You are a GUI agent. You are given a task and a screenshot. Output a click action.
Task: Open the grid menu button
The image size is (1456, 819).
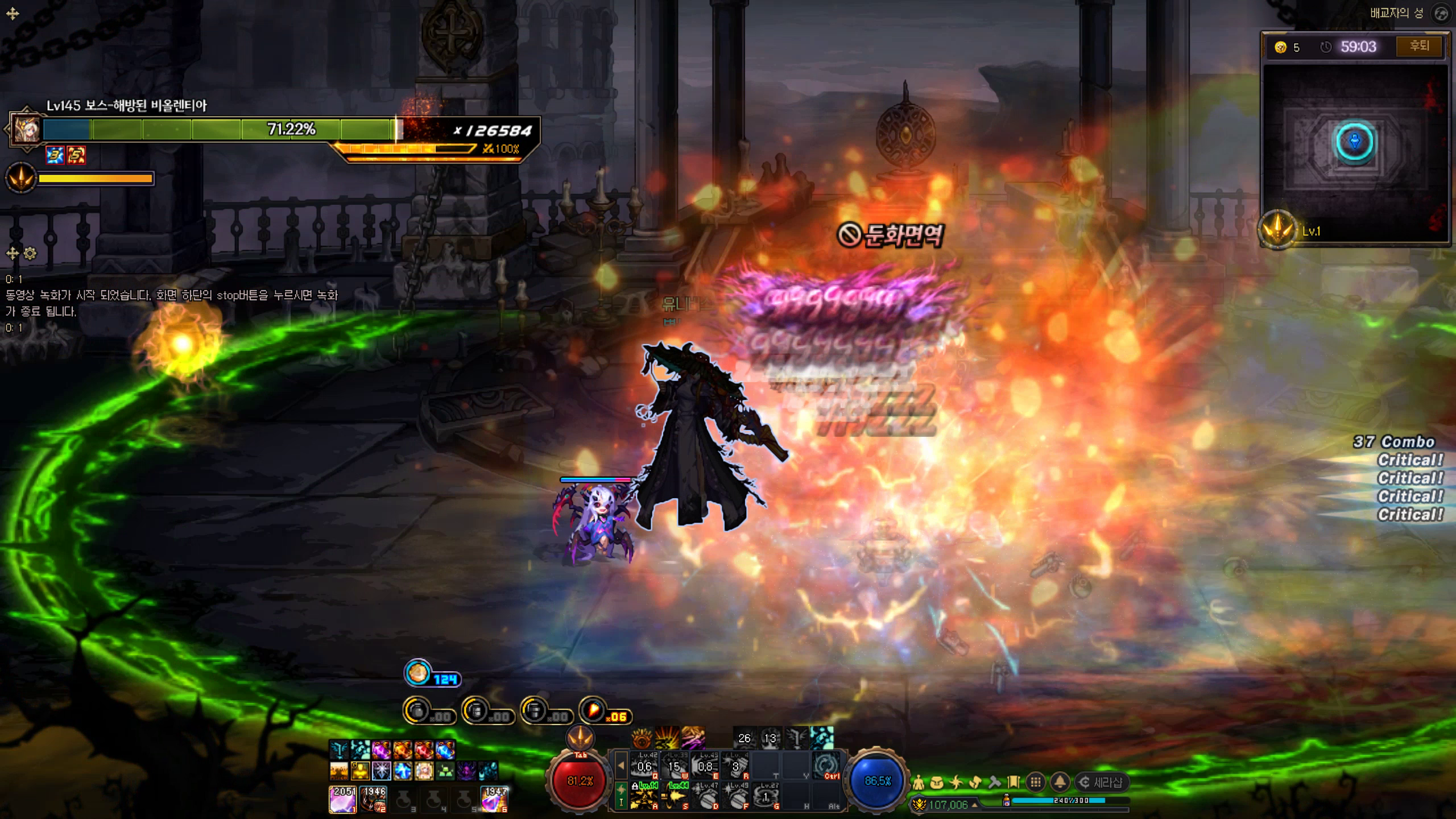(1036, 783)
